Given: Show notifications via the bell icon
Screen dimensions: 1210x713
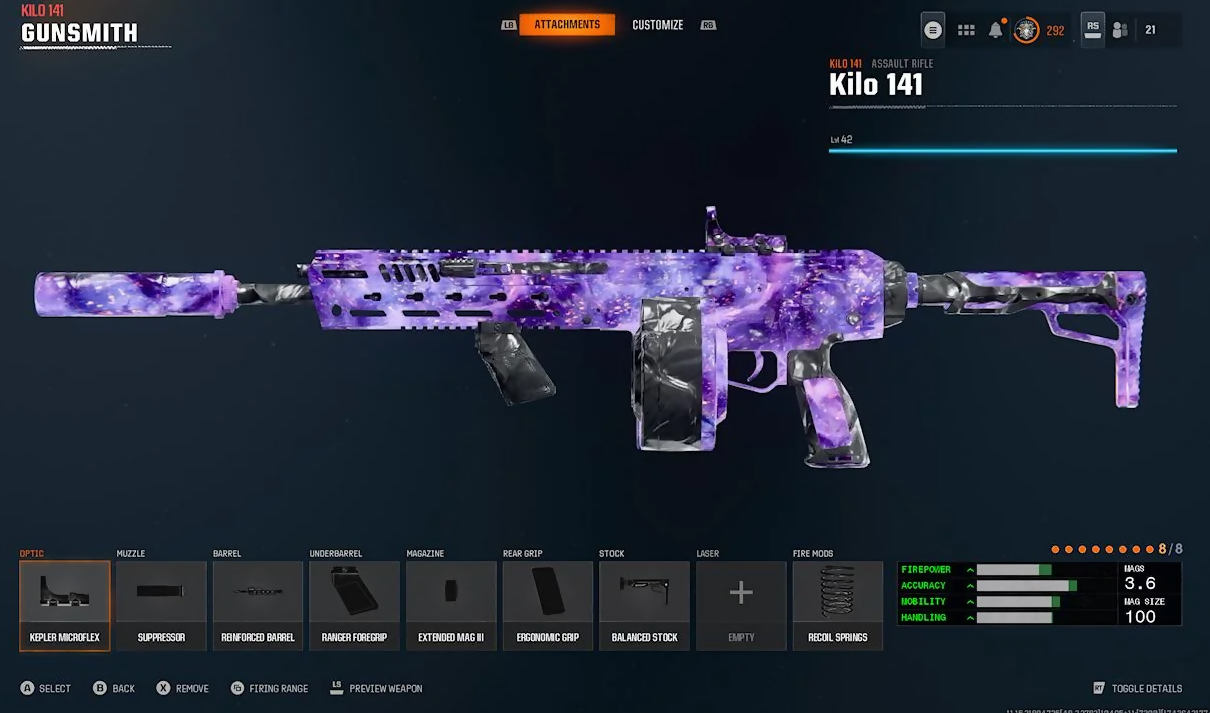Looking at the screenshot, I should (996, 30).
